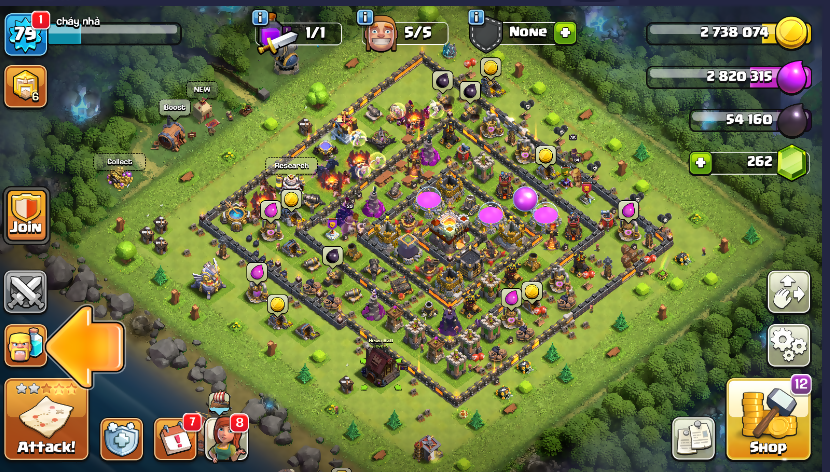Screen dimensions: 830x472
Task: Open the red-haired character season icon
Action: click(x=225, y=437)
